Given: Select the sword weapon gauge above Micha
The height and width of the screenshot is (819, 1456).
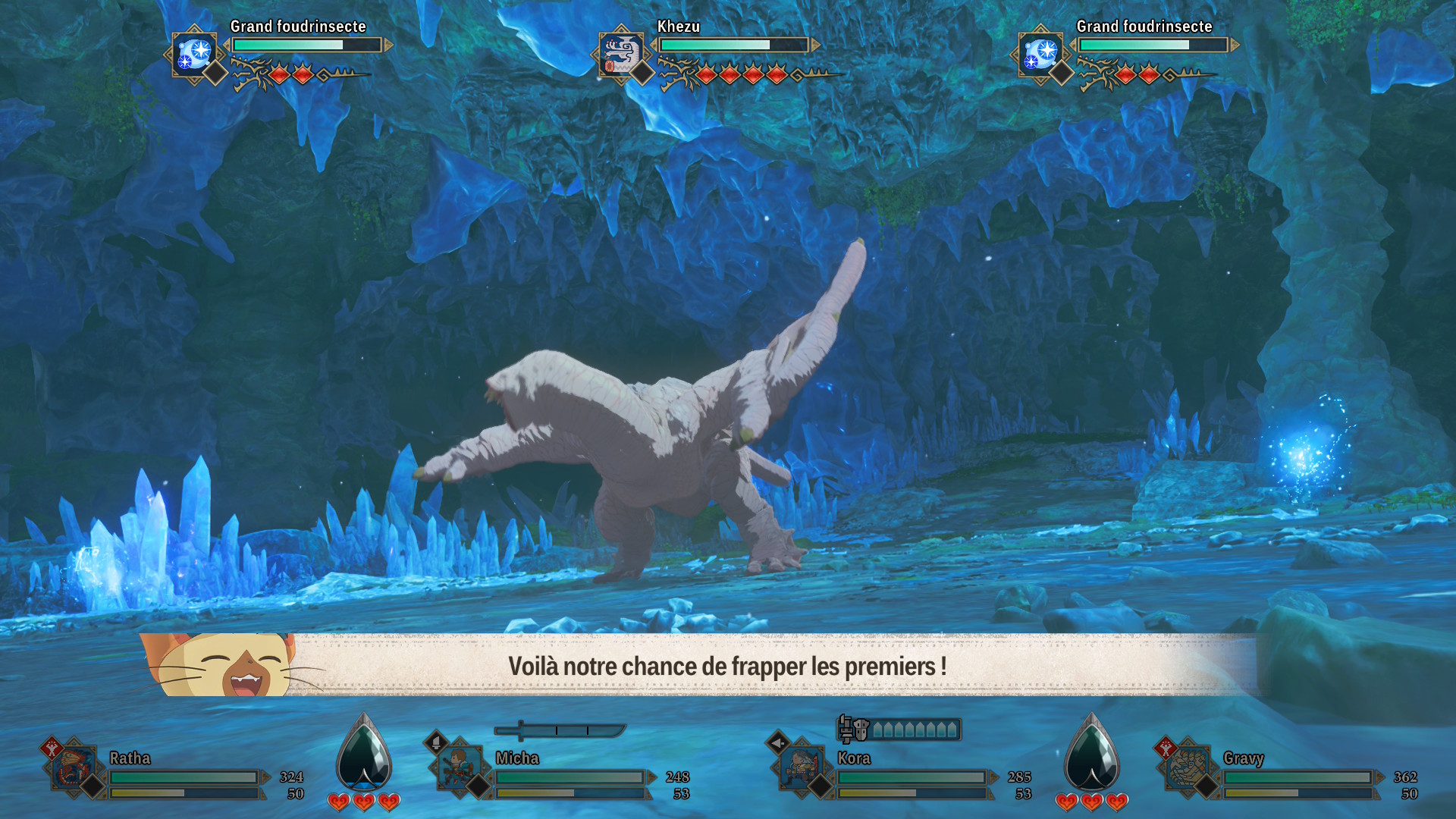Looking at the screenshot, I should pos(560,730).
